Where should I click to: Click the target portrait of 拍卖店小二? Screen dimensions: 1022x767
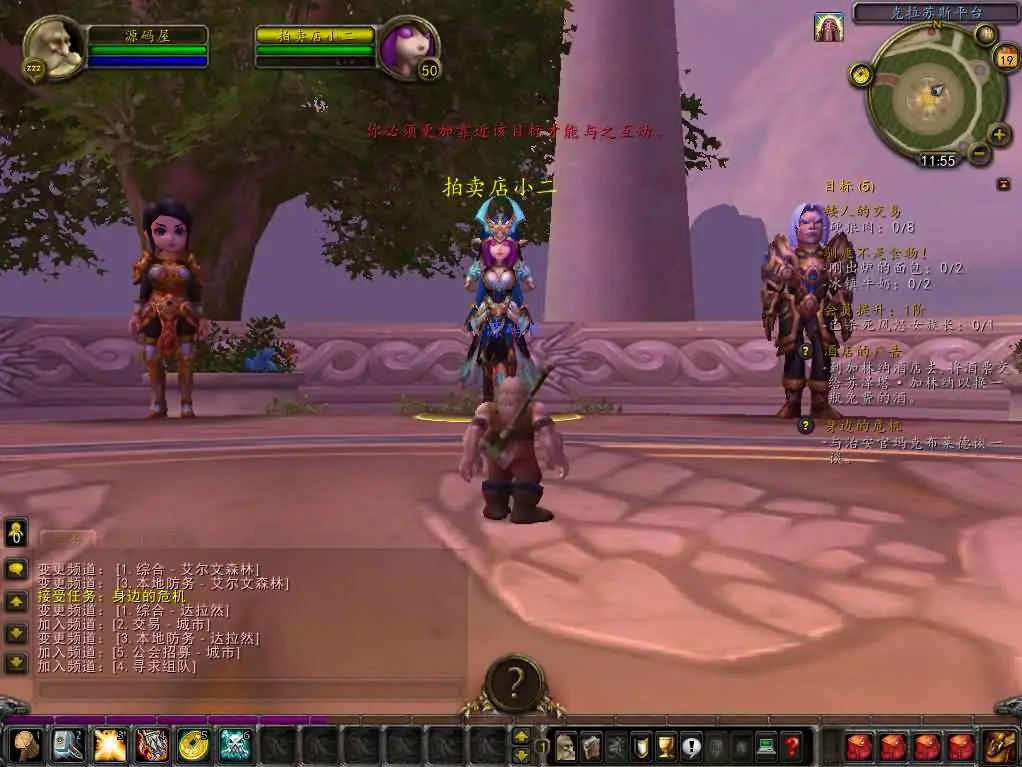410,46
